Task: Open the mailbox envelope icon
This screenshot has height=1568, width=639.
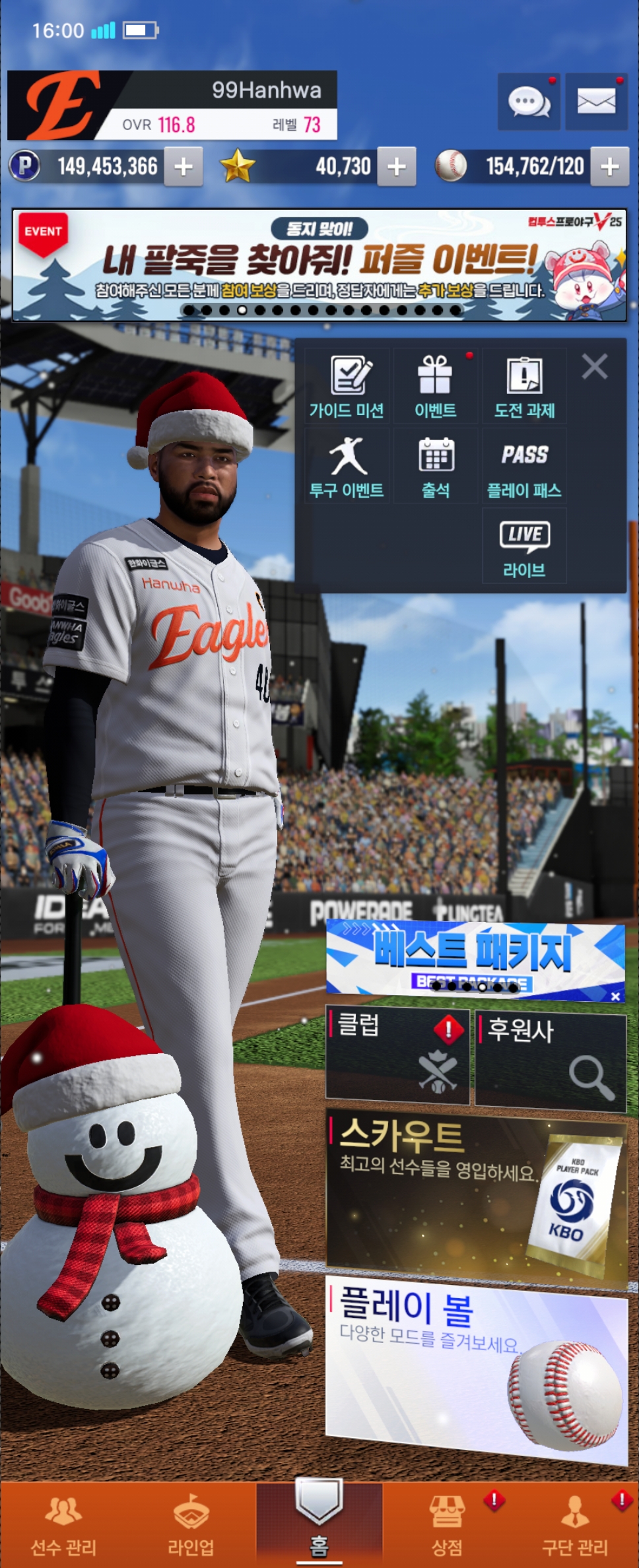Action: coord(596,102)
